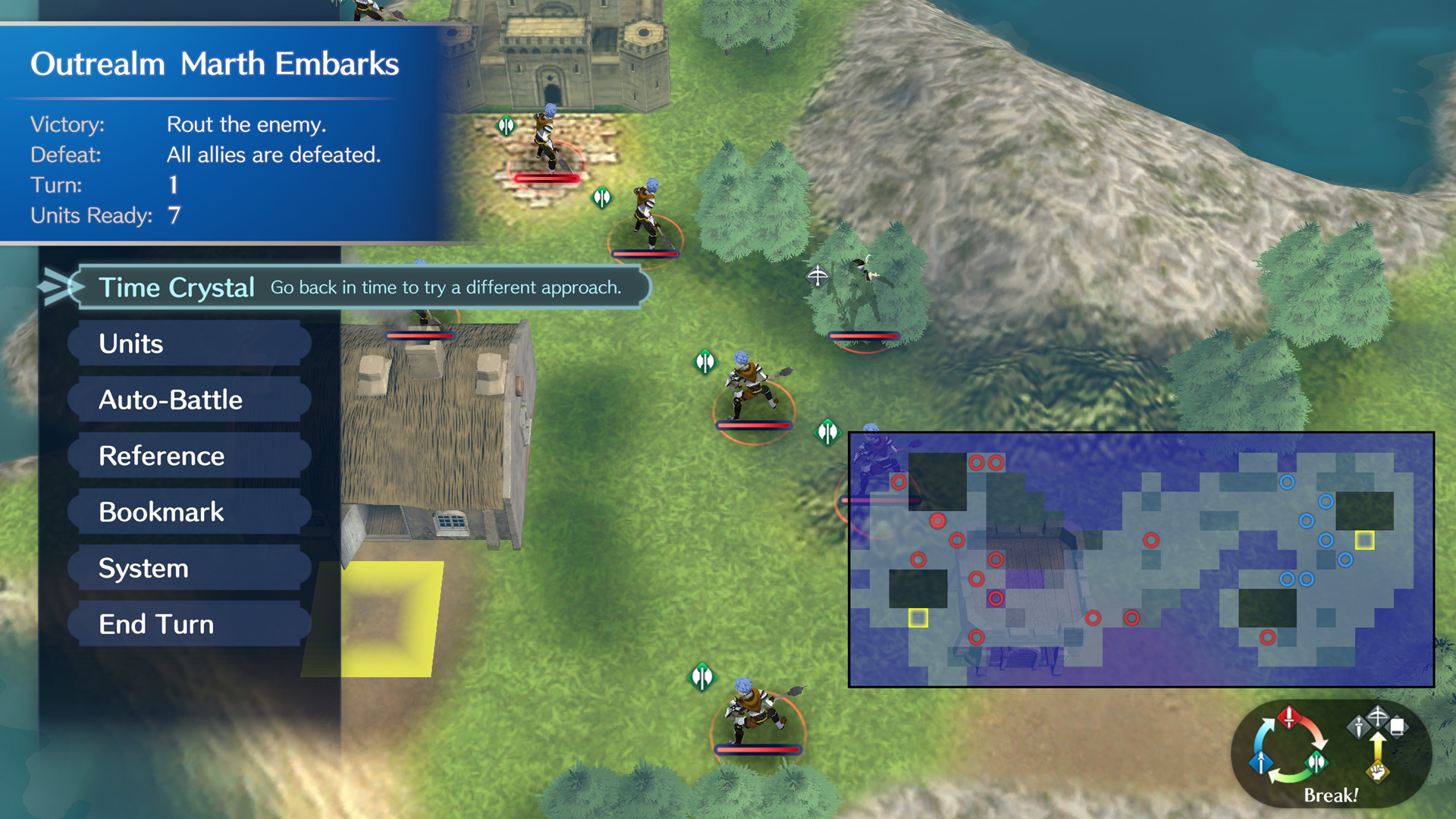Choose Bookmark from the menu list
1456x819 pixels.
(x=161, y=512)
